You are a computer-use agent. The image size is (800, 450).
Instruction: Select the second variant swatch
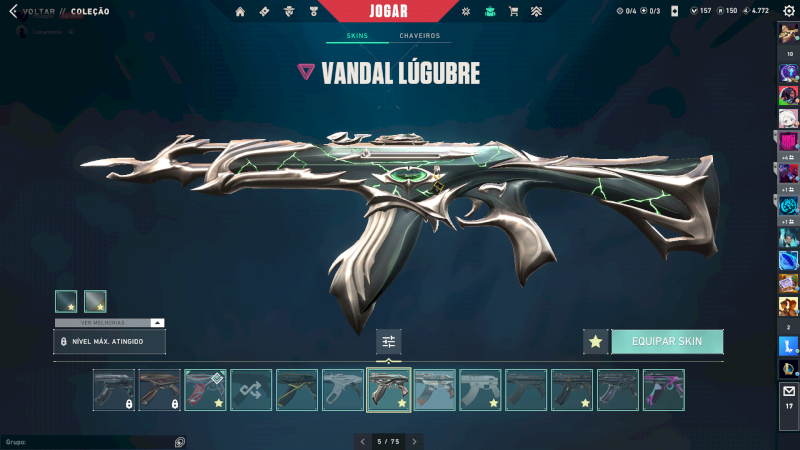click(x=95, y=301)
